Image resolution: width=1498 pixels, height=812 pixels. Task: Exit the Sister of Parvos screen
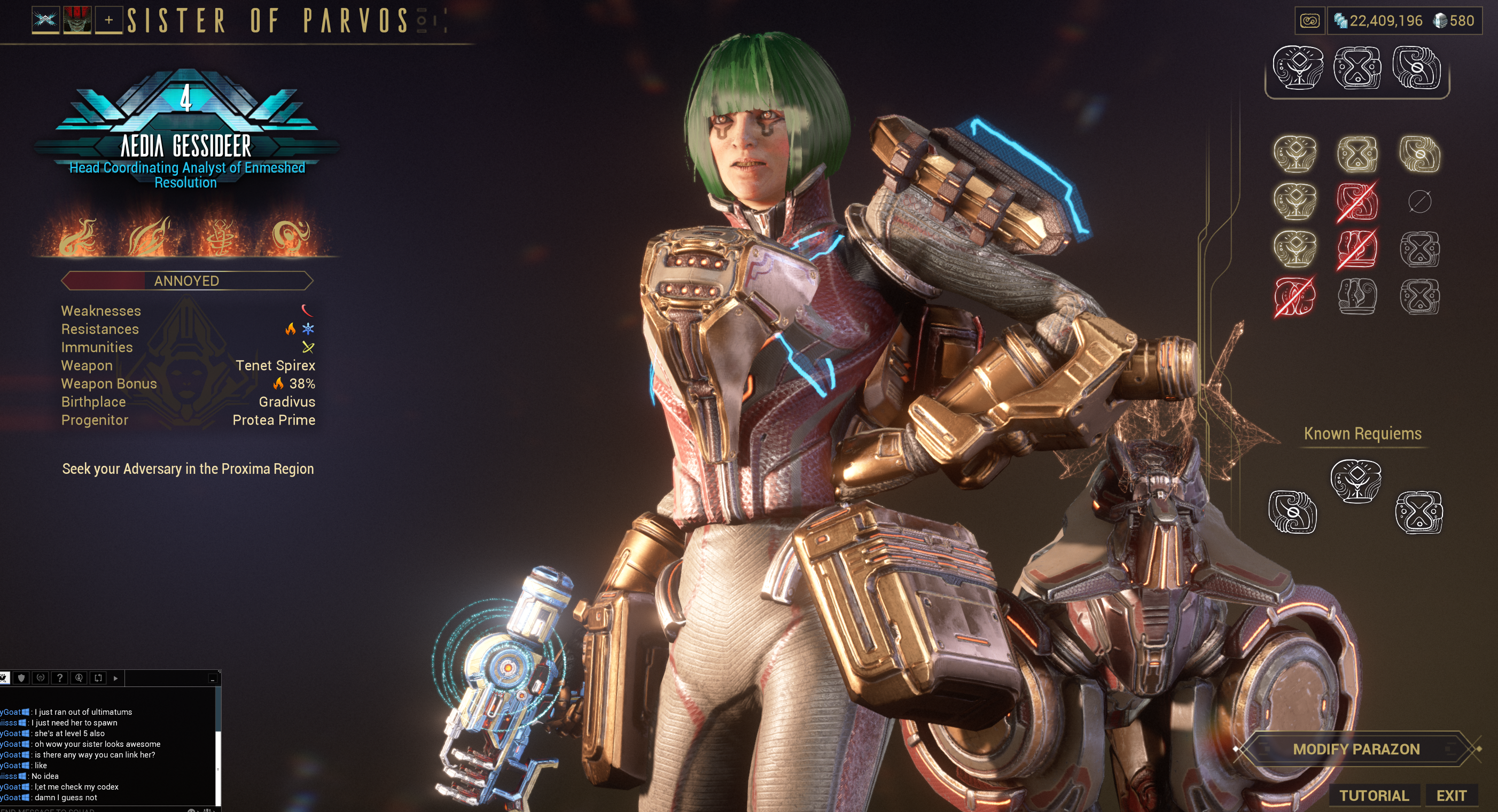[1451, 795]
